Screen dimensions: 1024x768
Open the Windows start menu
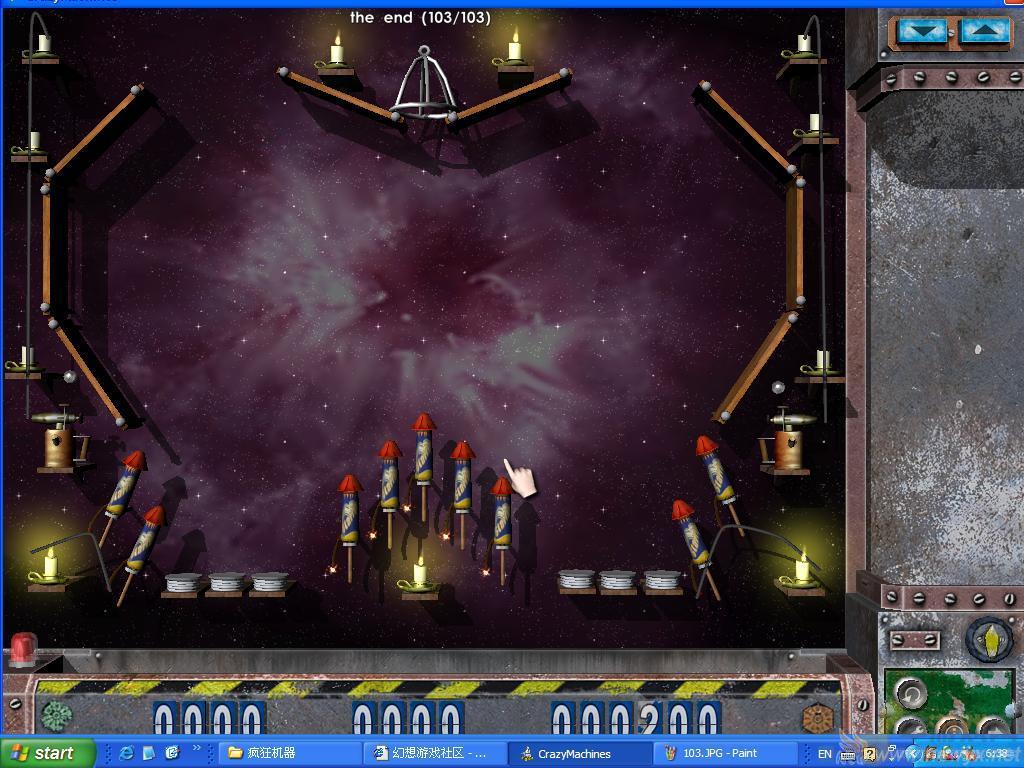click(45, 753)
